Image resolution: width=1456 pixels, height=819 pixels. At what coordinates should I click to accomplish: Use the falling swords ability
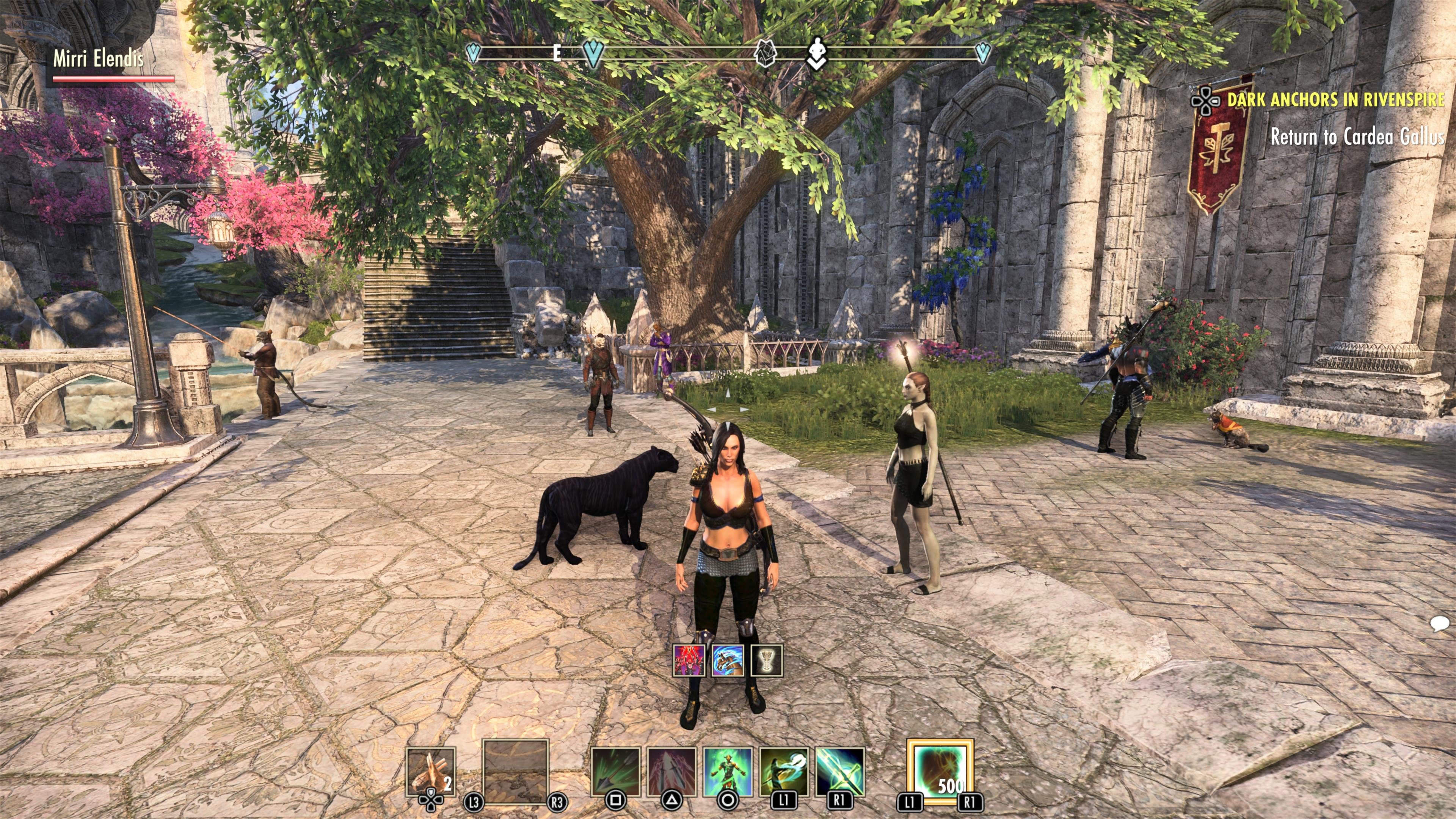[x=672, y=771]
